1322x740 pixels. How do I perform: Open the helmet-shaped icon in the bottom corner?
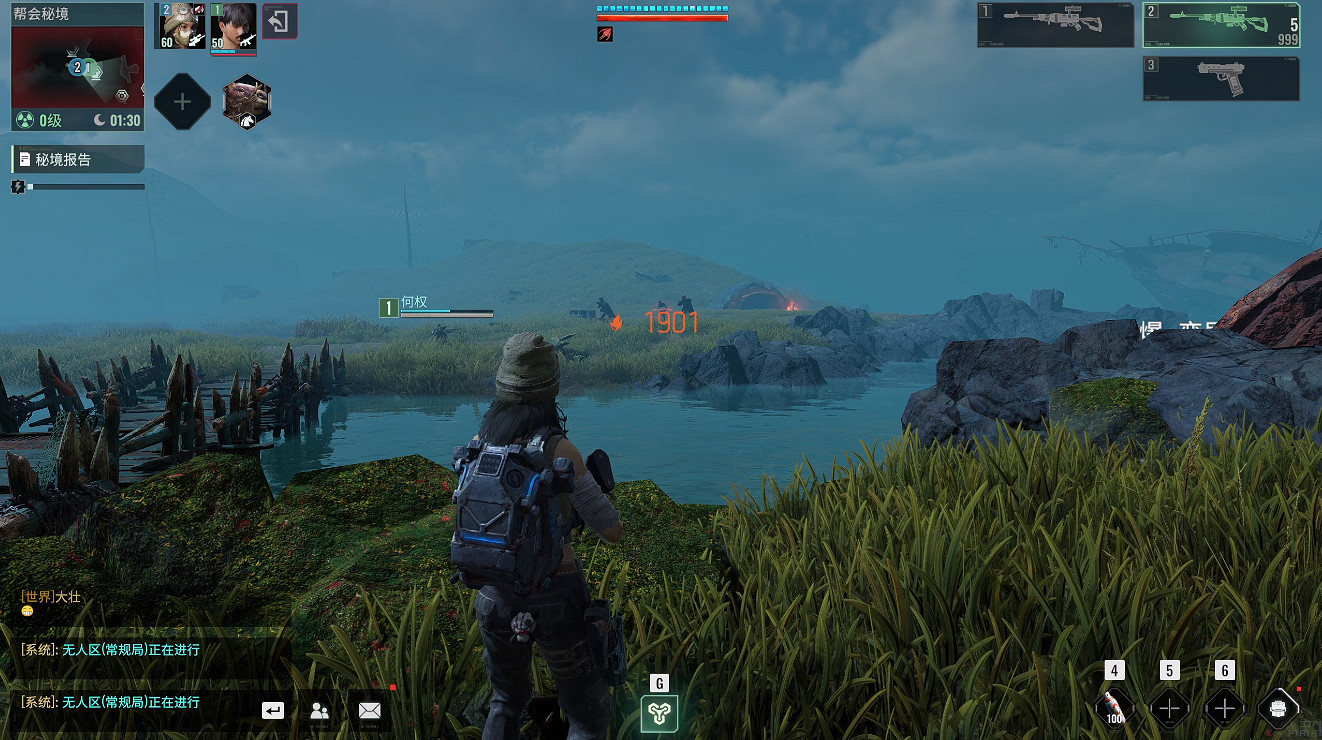(1277, 708)
